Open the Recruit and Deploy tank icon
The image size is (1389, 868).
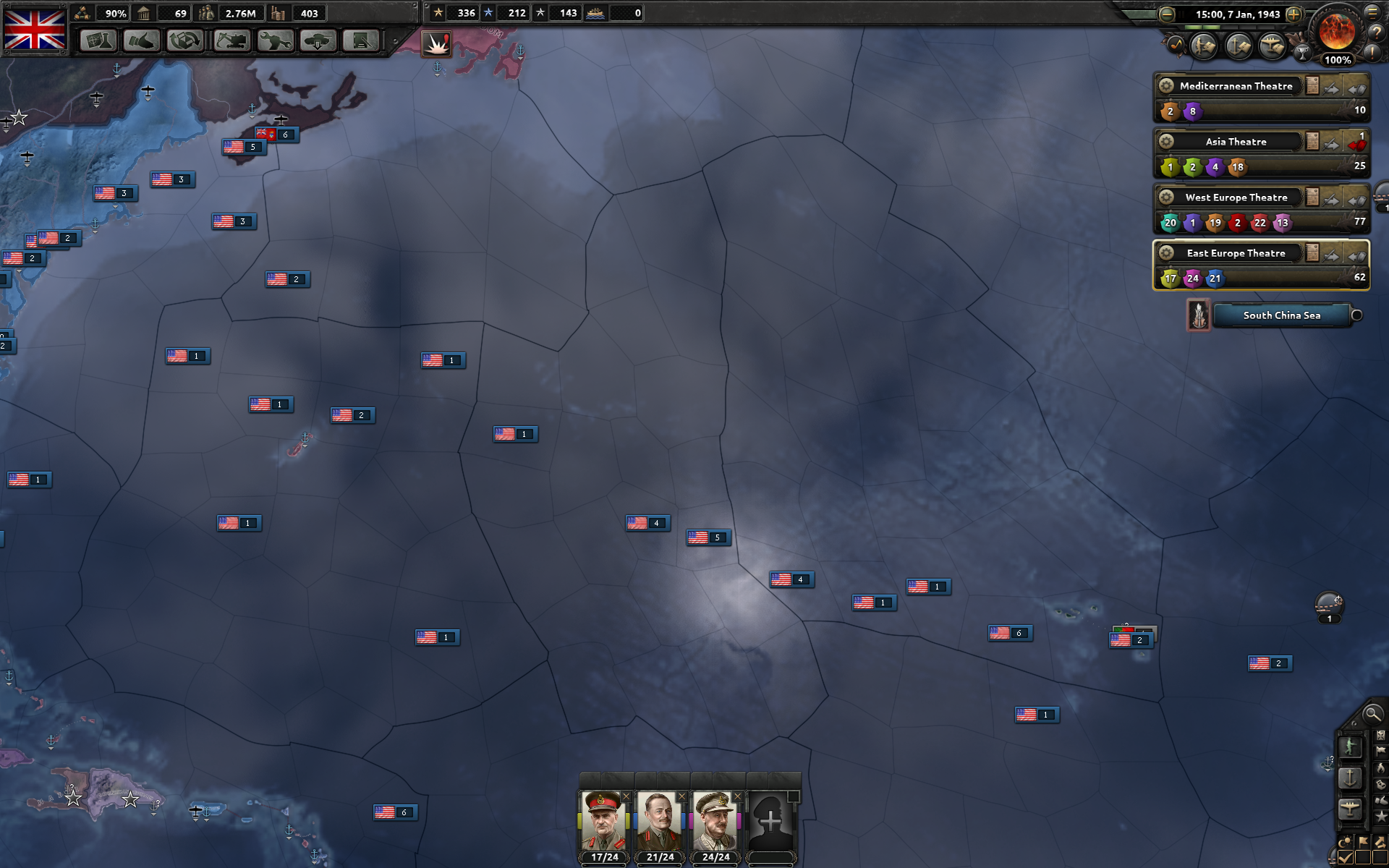tap(318, 41)
